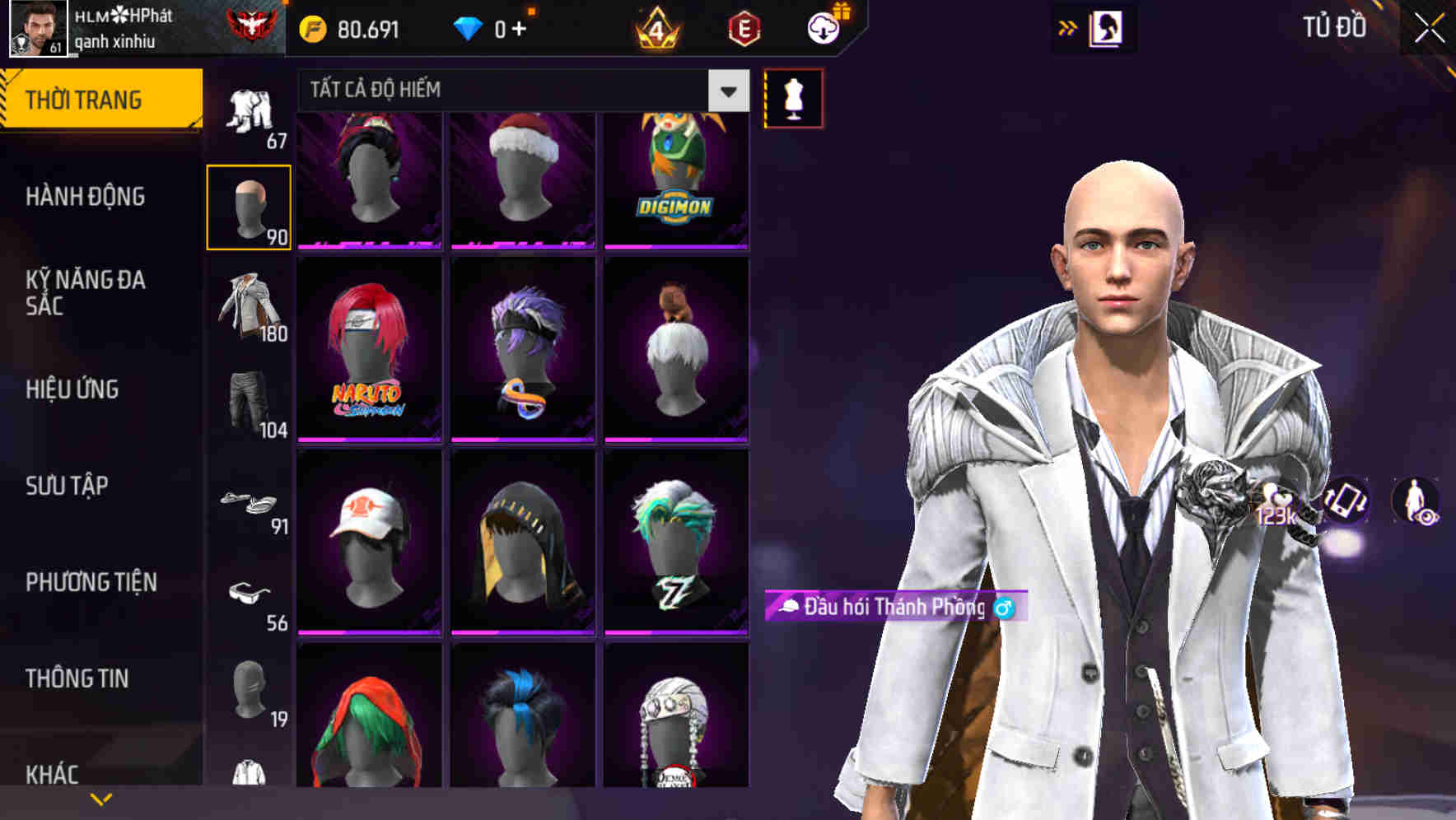The height and width of the screenshot is (820, 1456).
Task: Expand the left sidebar with the bottom chevron
Action: (100, 799)
